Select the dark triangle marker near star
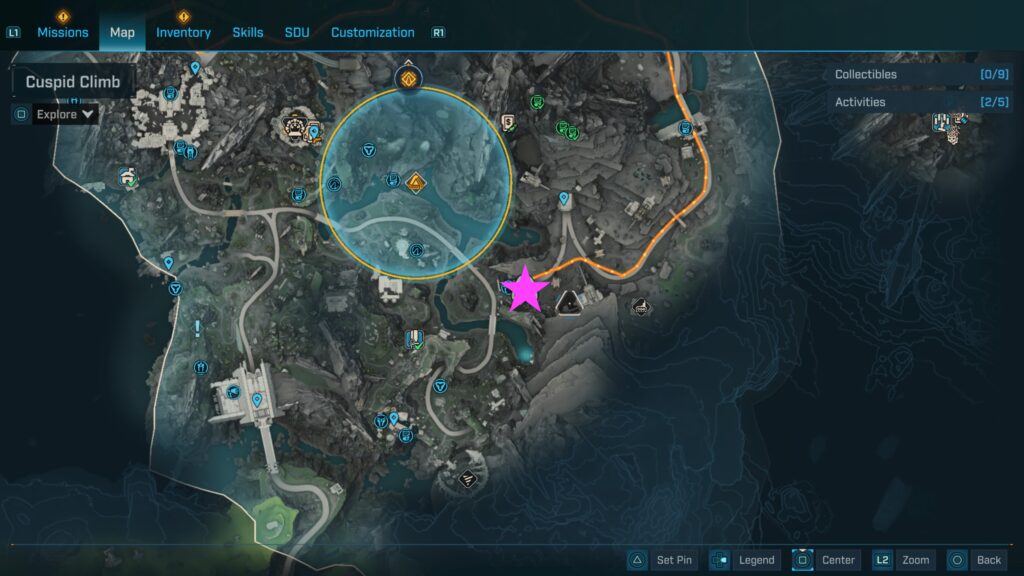Image resolution: width=1024 pixels, height=576 pixels. (x=570, y=299)
